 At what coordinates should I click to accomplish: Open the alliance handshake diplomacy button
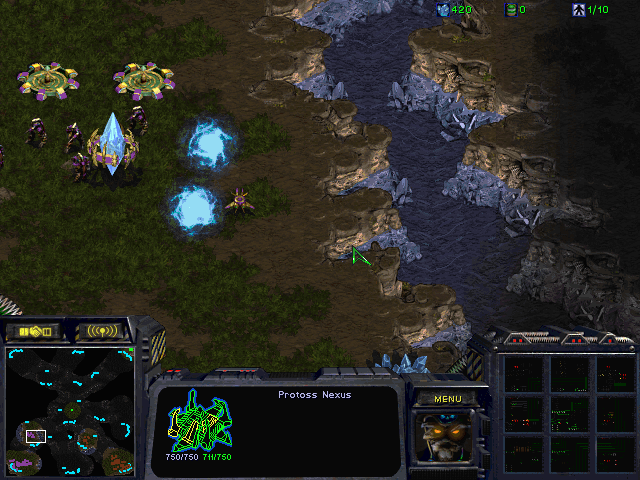pos(32,331)
